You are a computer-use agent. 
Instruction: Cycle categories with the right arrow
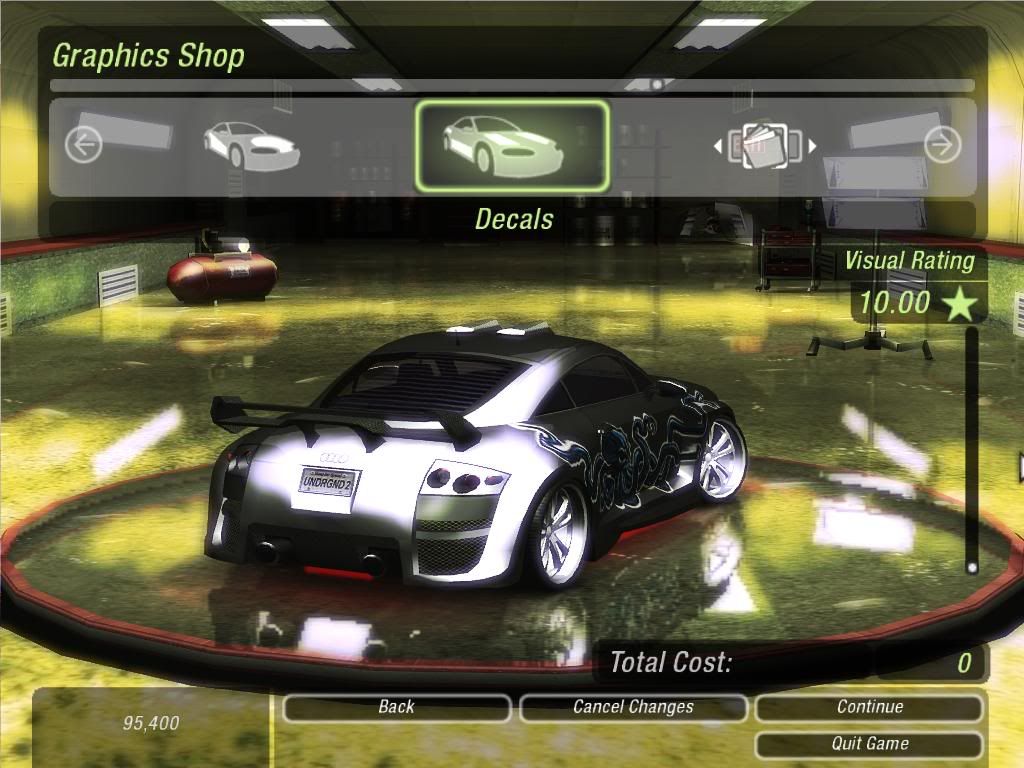coord(942,146)
